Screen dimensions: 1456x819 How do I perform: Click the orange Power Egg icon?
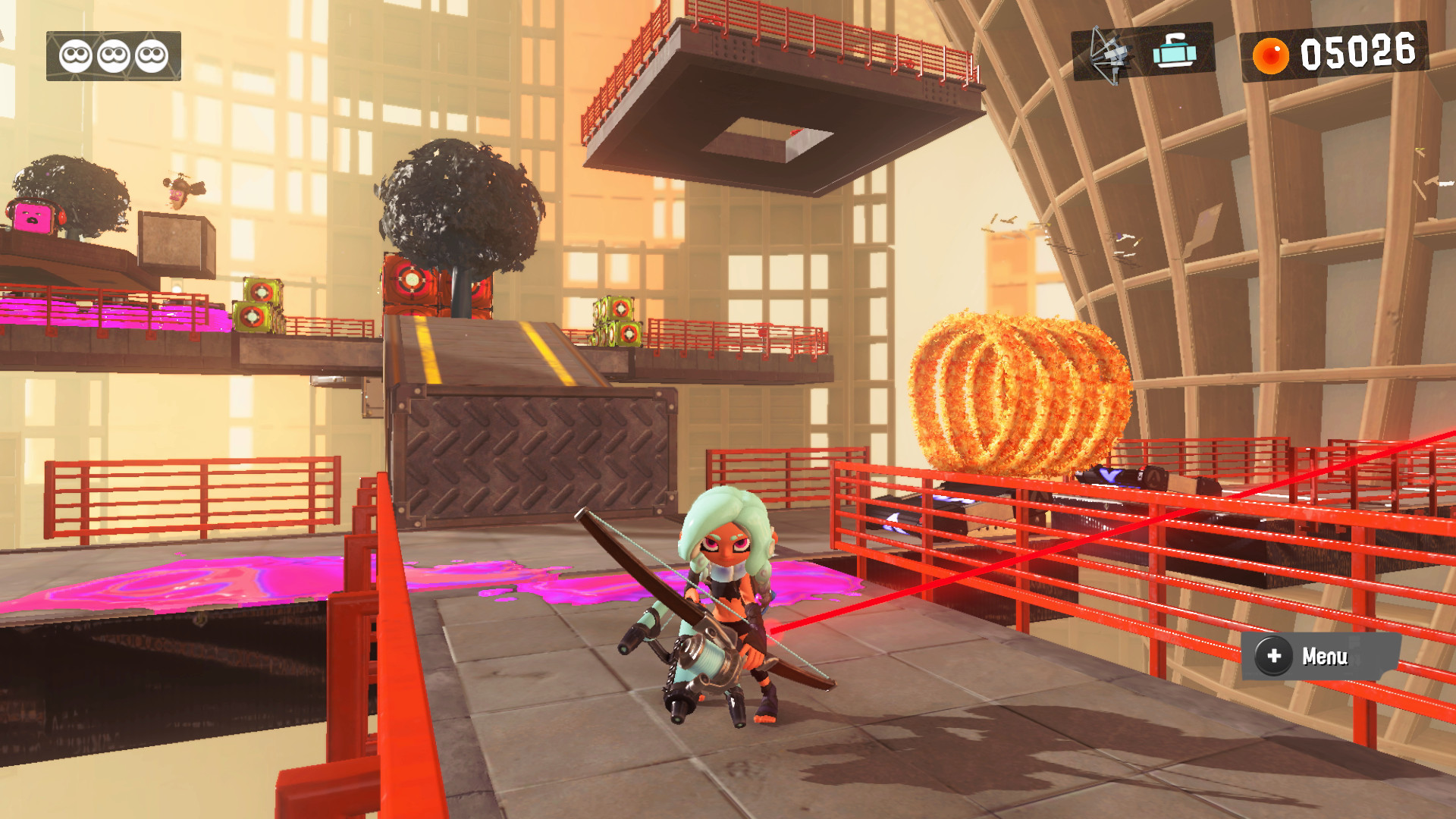coord(1271,53)
